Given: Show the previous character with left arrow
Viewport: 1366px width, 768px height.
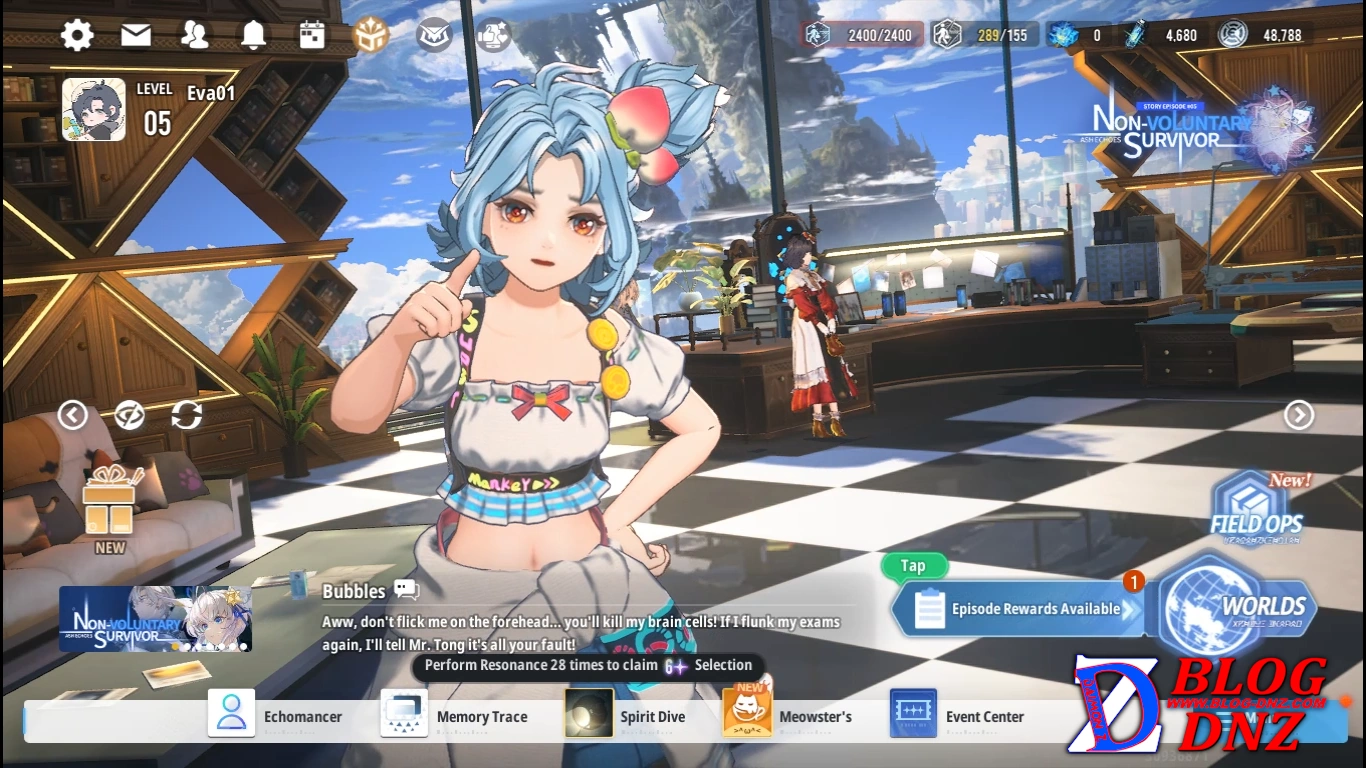Looking at the screenshot, I should 72,414.
